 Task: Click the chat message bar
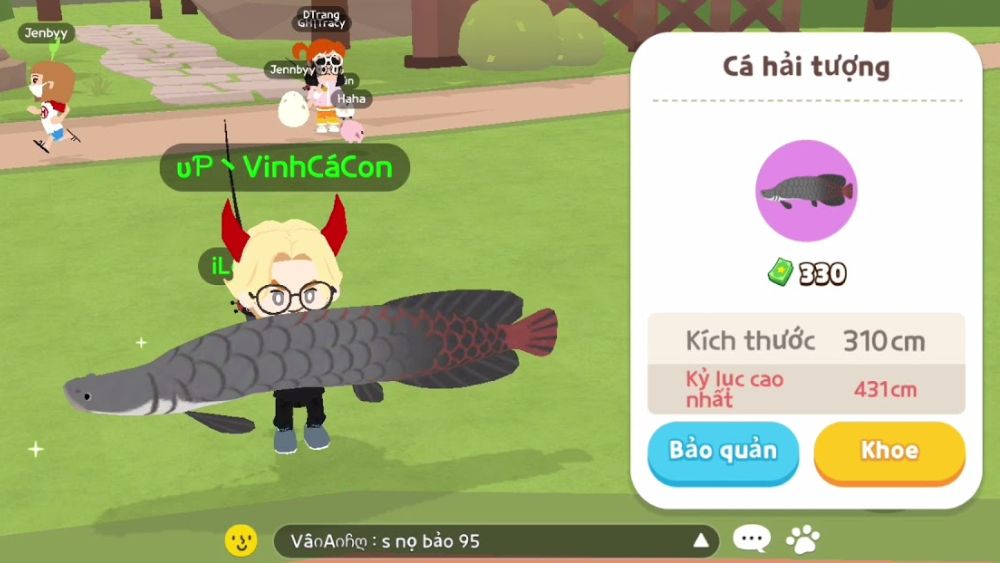point(480,541)
